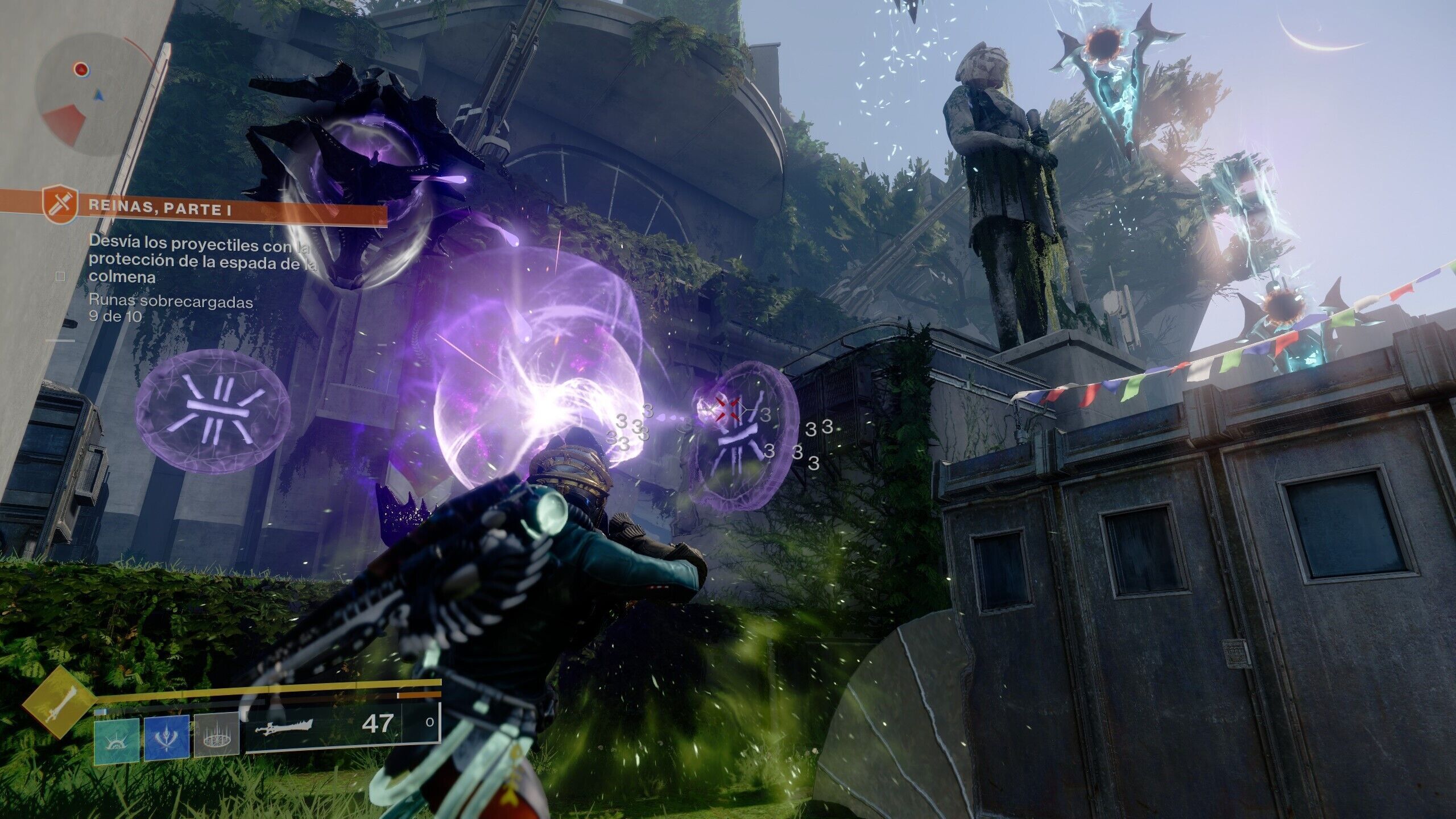Activate the yellow diamond sword super icon
The height and width of the screenshot is (819, 1456).
tap(58, 702)
